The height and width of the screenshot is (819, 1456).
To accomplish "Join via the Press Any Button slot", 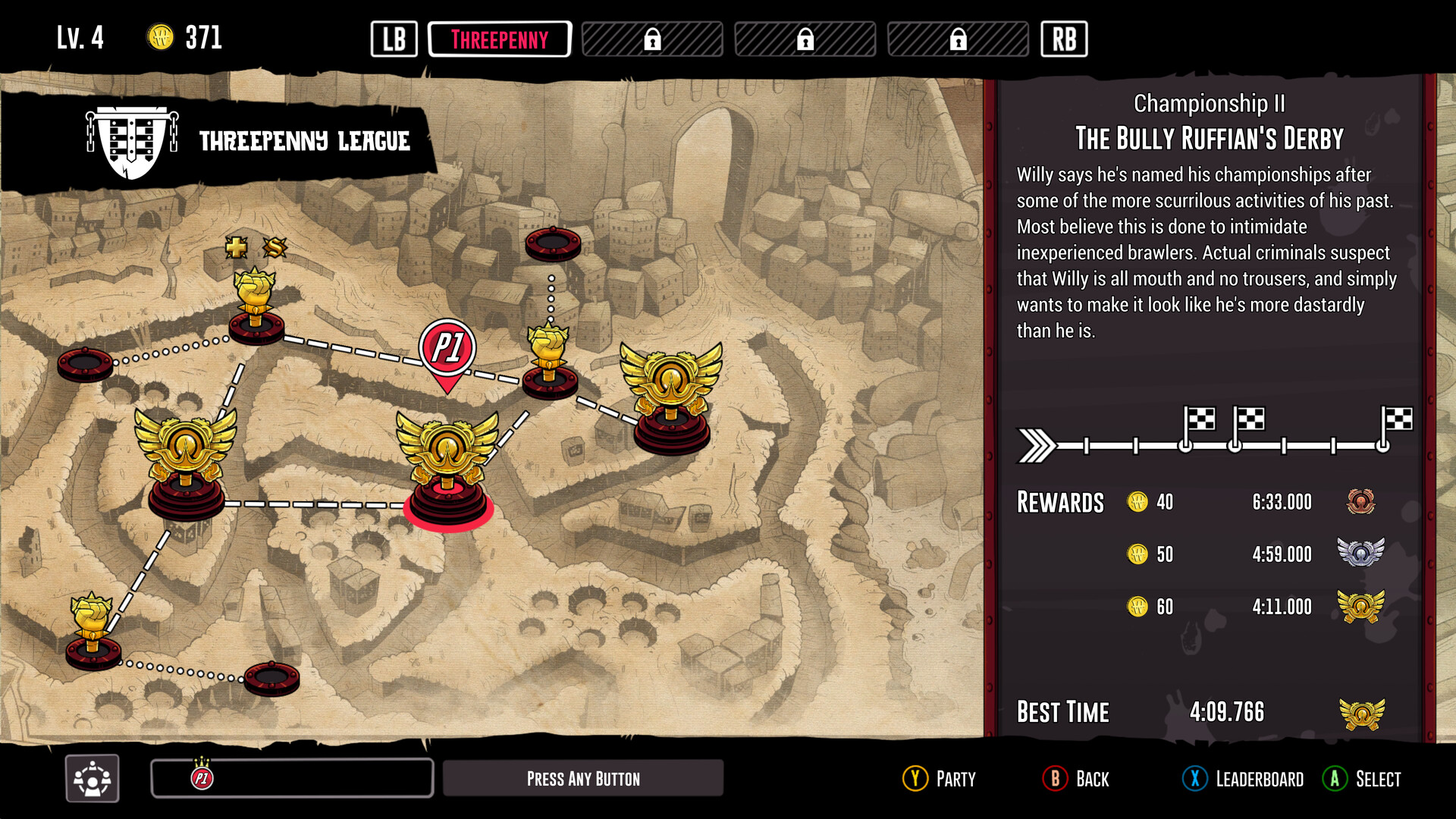I will tap(582, 779).
